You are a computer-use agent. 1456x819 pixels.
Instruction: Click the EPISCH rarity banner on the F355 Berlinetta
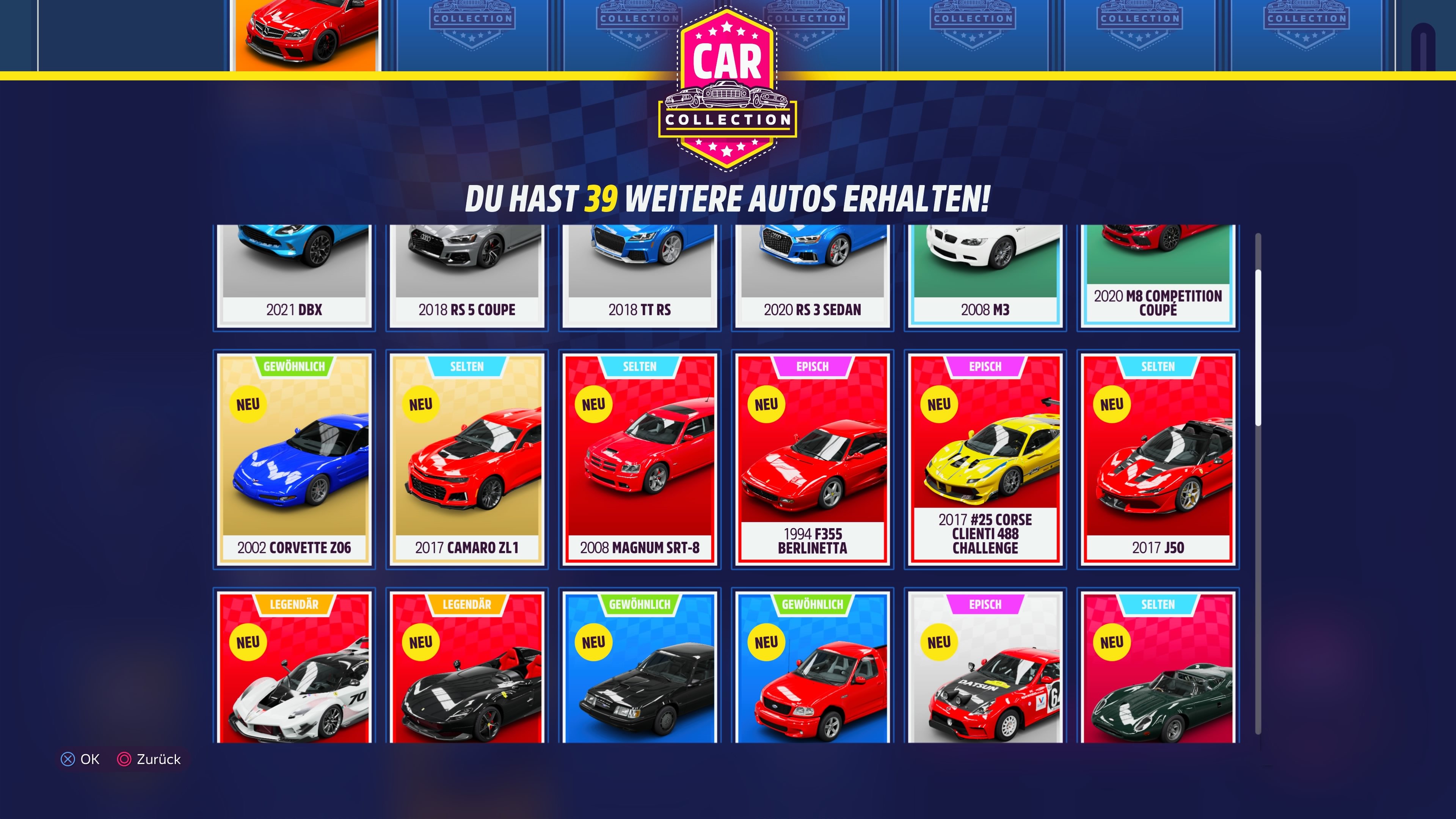812,366
